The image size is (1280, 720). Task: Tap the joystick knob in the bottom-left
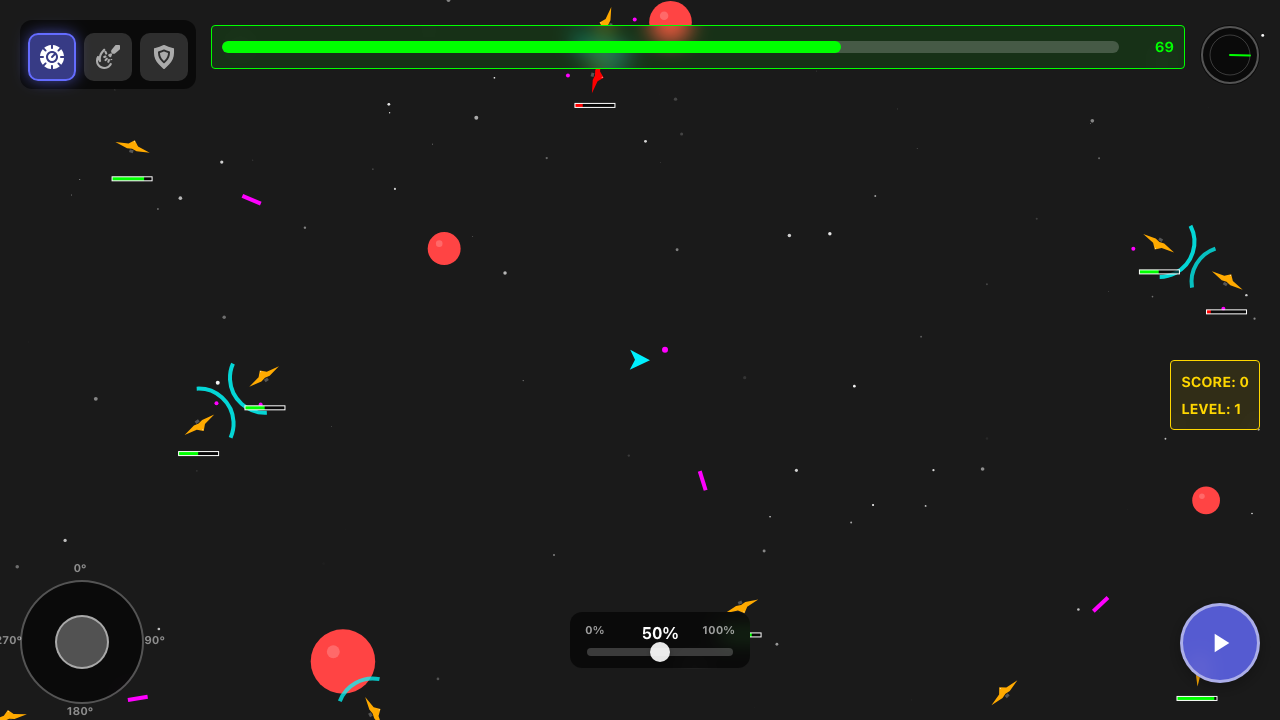(x=82, y=642)
